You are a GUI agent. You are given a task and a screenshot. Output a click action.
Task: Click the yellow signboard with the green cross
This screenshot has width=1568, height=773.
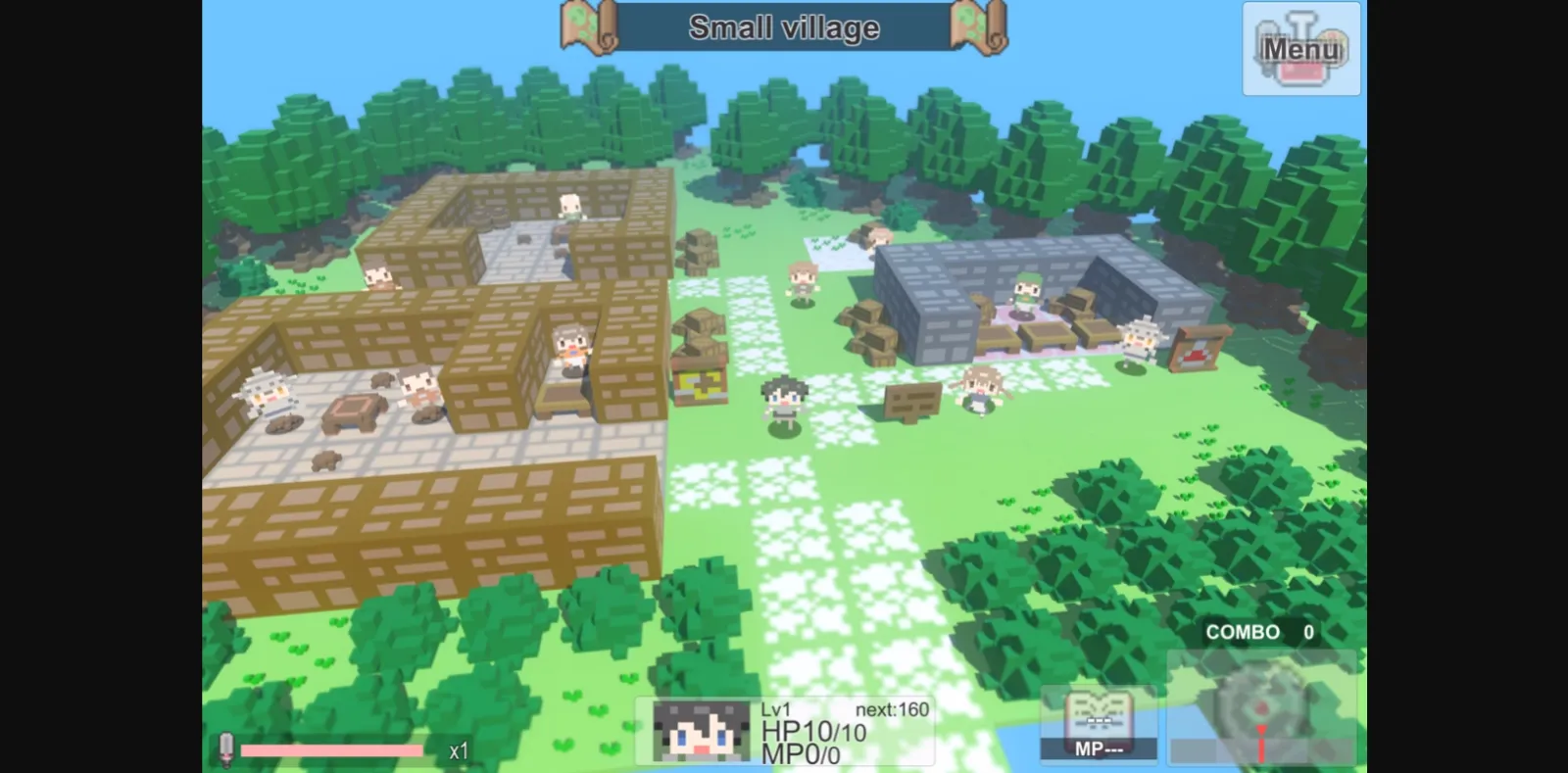[702, 386]
